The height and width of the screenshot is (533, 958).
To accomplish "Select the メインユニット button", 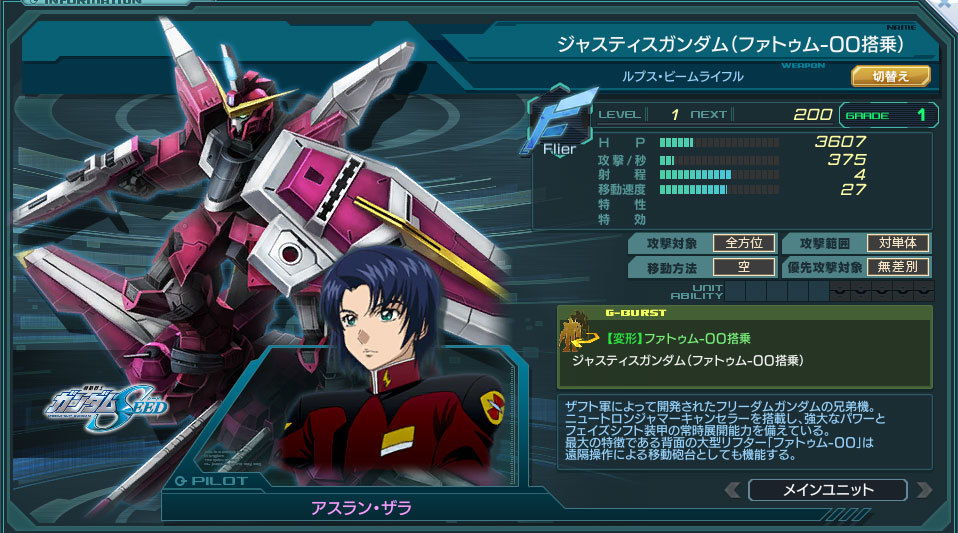I will [x=827, y=490].
